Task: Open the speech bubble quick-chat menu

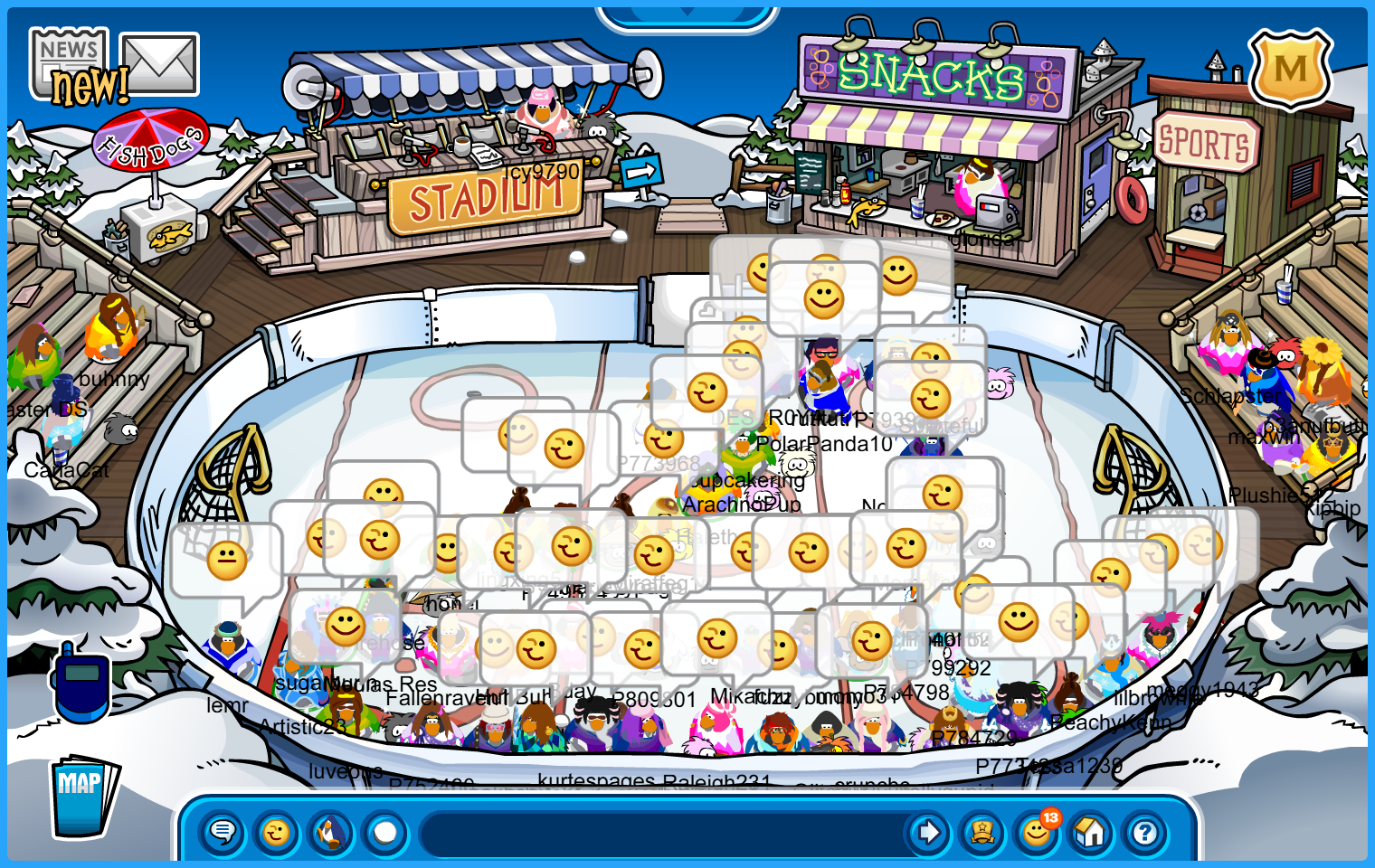Action: coord(223,832)
